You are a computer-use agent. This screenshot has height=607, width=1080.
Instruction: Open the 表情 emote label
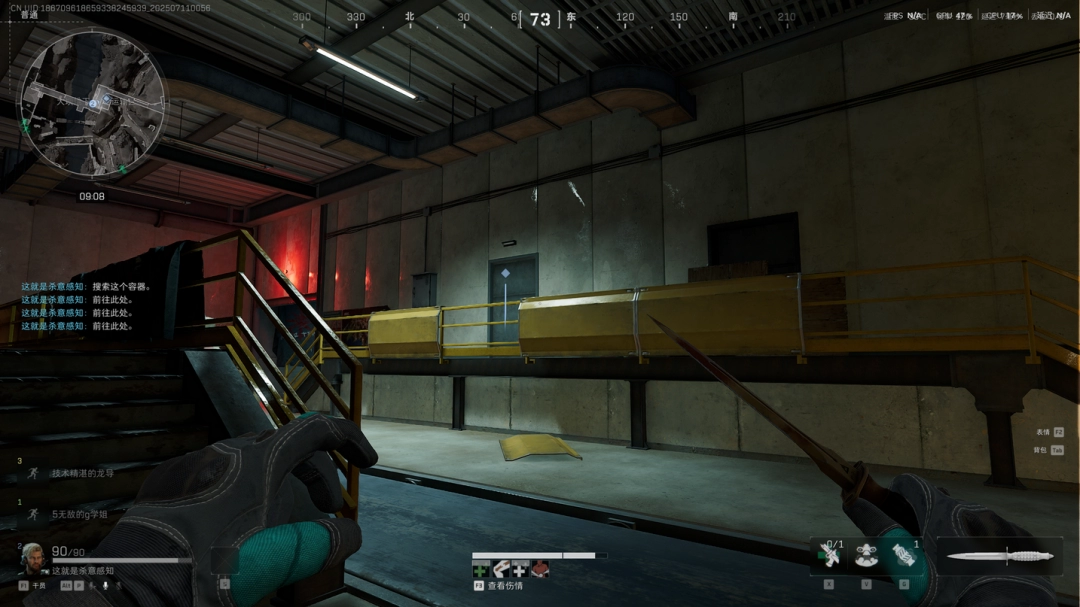click(1043, 432)
